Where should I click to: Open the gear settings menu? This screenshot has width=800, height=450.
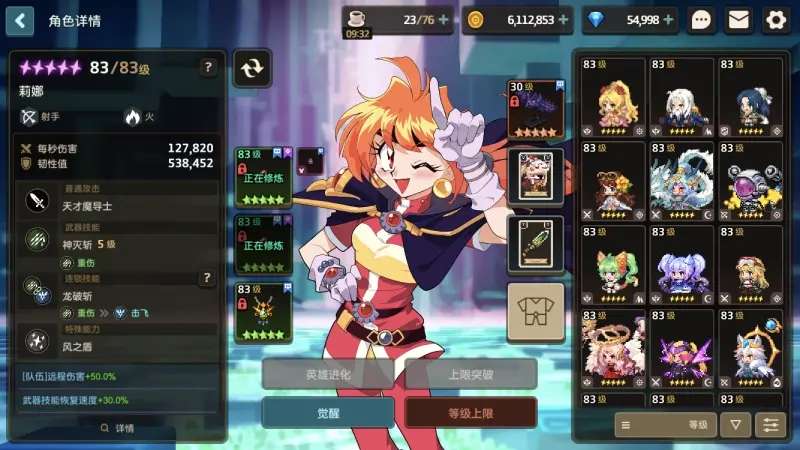click(775, 19)
